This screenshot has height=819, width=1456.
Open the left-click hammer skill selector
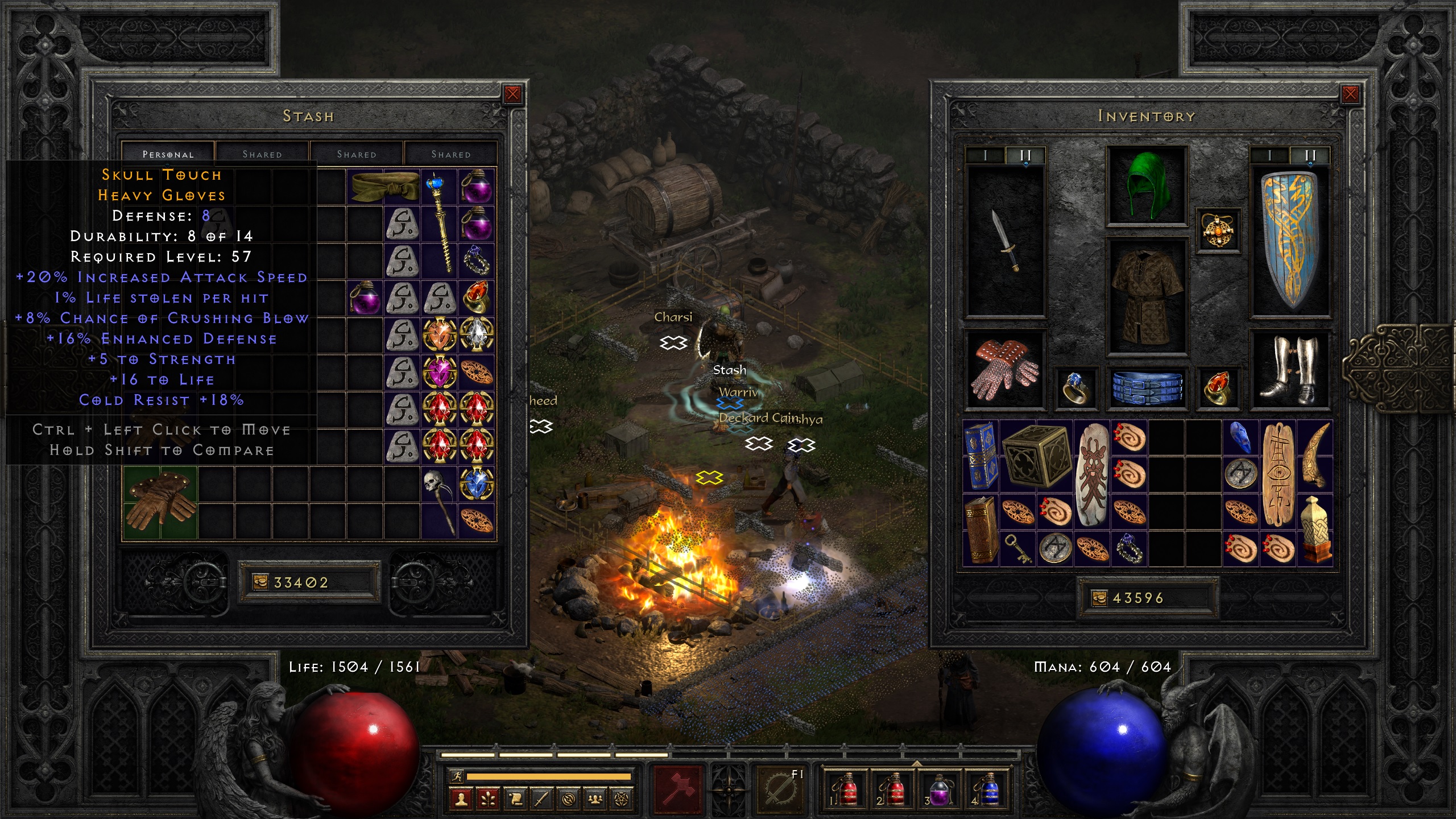[x=678, y=789]
